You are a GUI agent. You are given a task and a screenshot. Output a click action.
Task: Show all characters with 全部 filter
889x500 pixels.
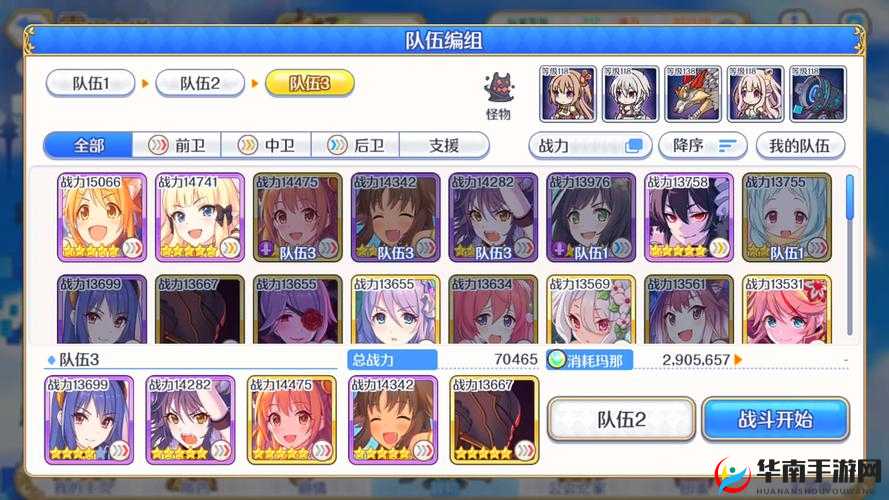(x=88, y=145)
